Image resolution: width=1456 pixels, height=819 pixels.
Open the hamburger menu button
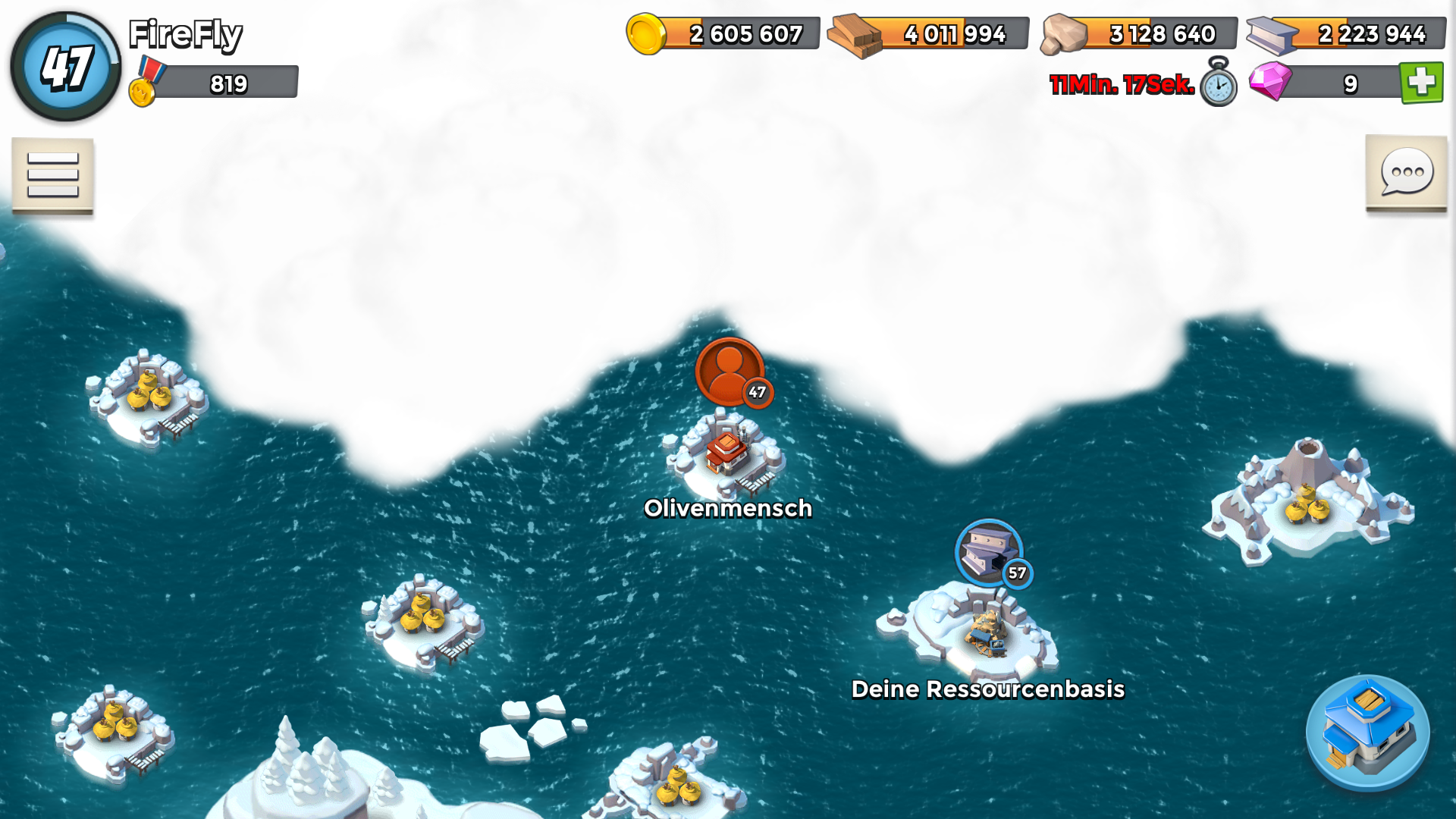click(52, 175)
